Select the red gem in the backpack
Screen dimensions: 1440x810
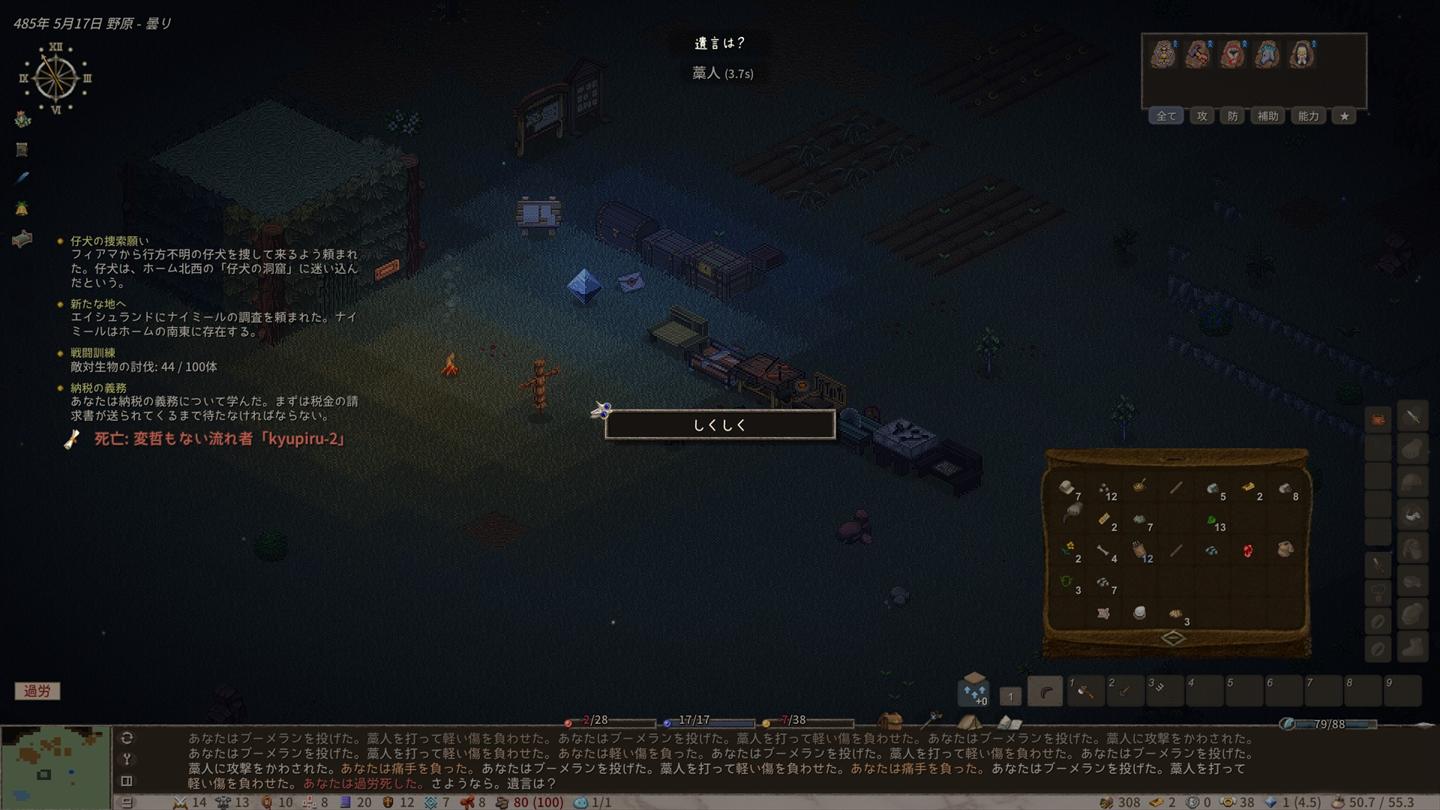[1248, 550]
